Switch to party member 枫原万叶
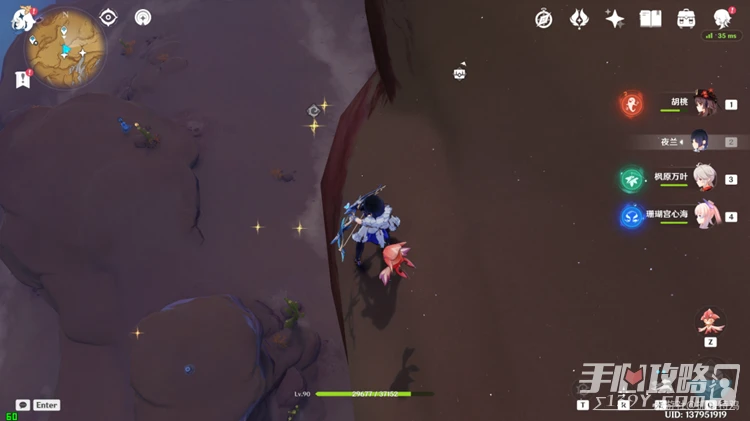Image resolution: width=750 pixels, height=421 pixels. (705, 178)
